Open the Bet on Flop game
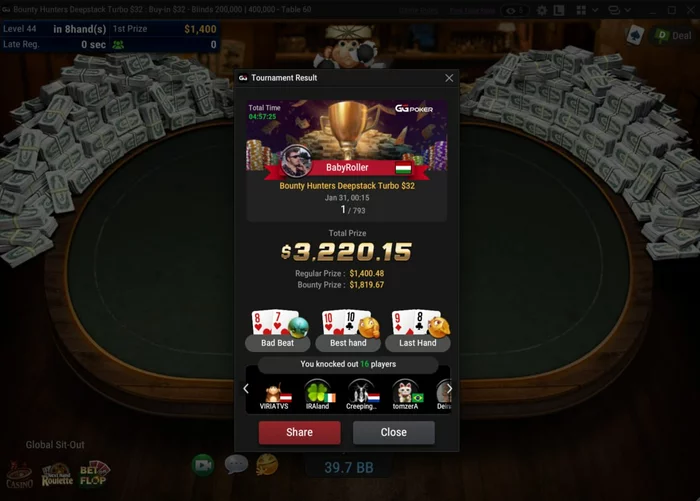The height and width of the screenshot is (501, 700). coord(95,474)
